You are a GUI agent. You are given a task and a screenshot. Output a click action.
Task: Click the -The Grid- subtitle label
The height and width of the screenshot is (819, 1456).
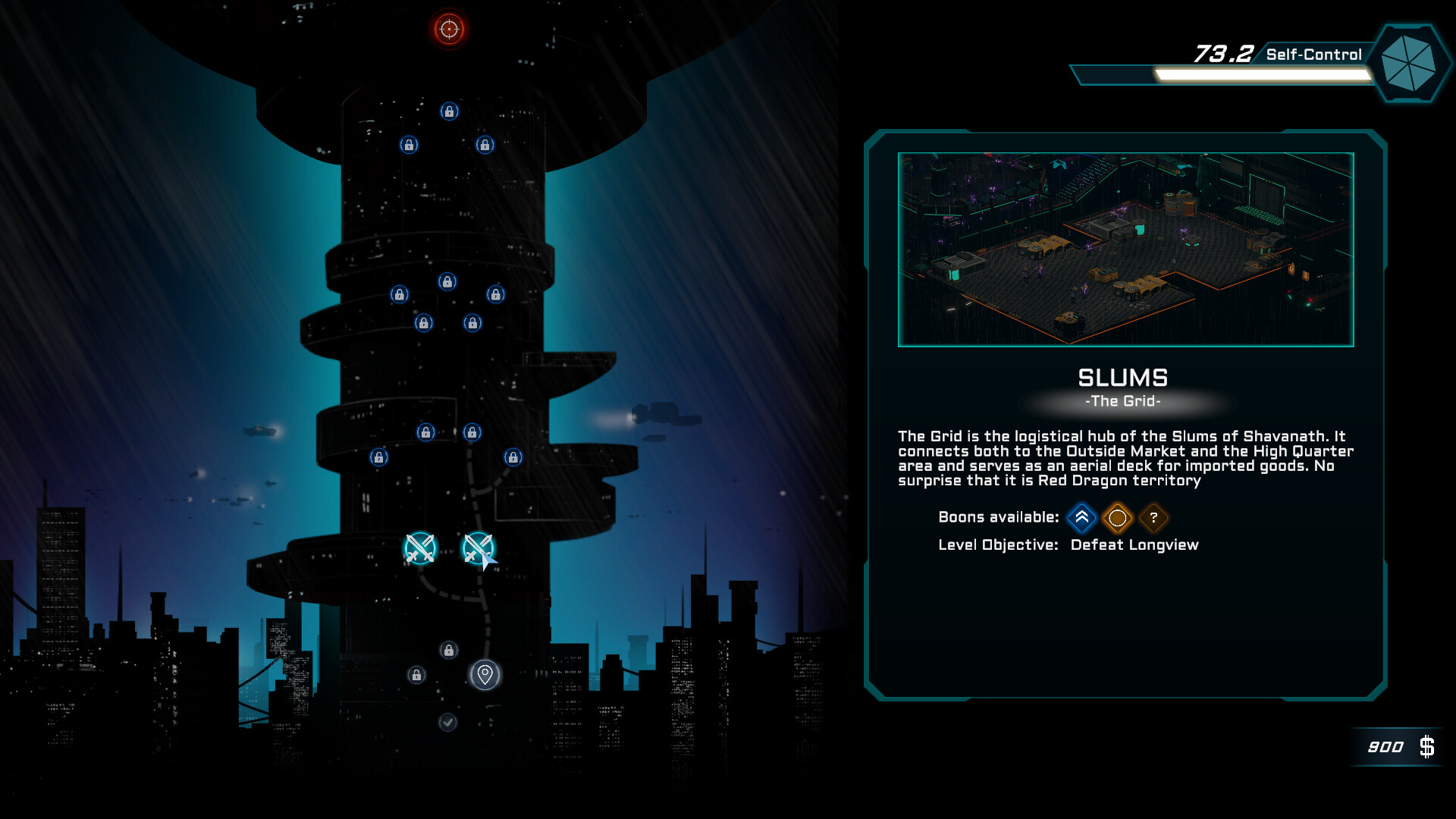coord(1124,402)
